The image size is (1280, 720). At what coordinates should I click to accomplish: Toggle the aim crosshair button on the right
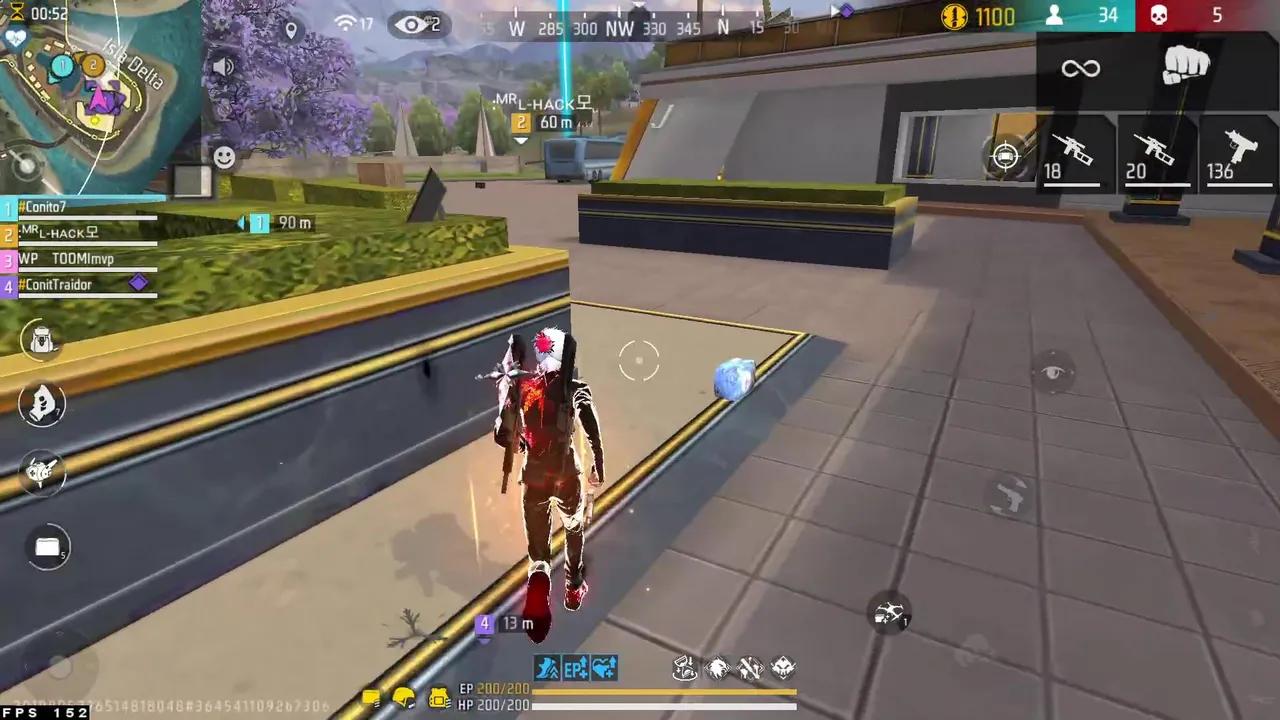(1005, 155)
